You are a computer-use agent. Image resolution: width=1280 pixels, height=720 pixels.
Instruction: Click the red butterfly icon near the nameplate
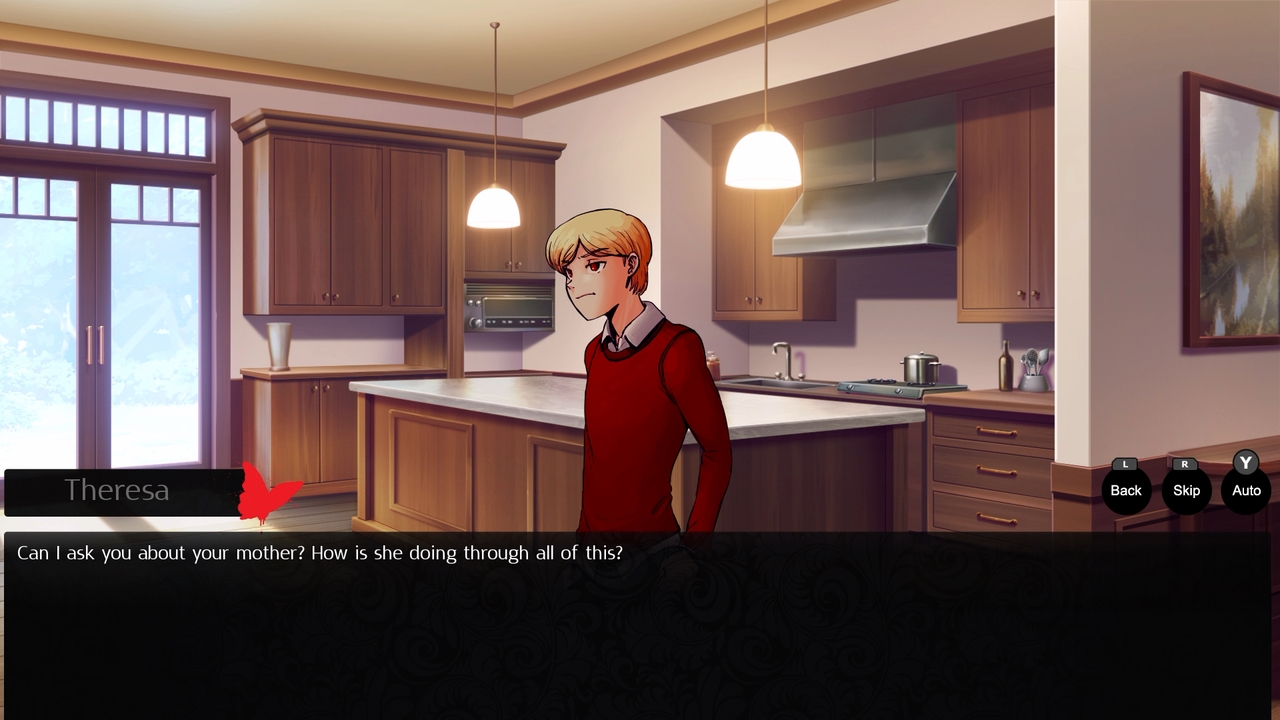click(x=268, y=491)
